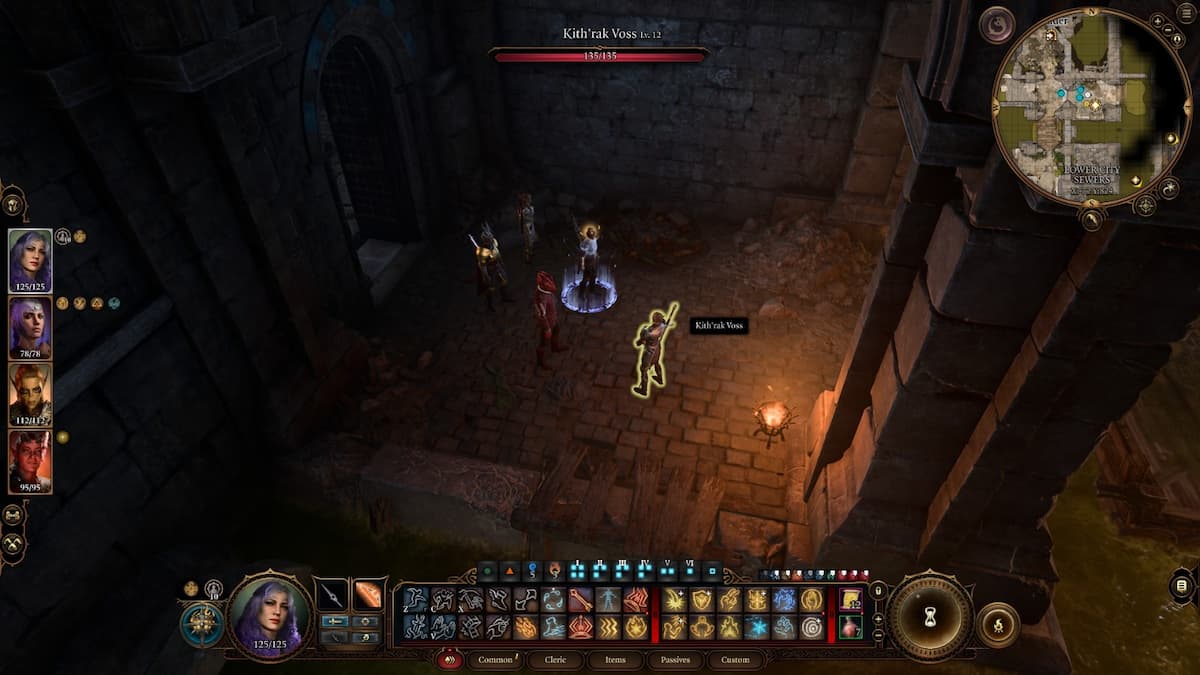Open the campfire rest button
The height and width of the screenshot is (675, 1200).
pyautogui.click(x=997, y=625)
